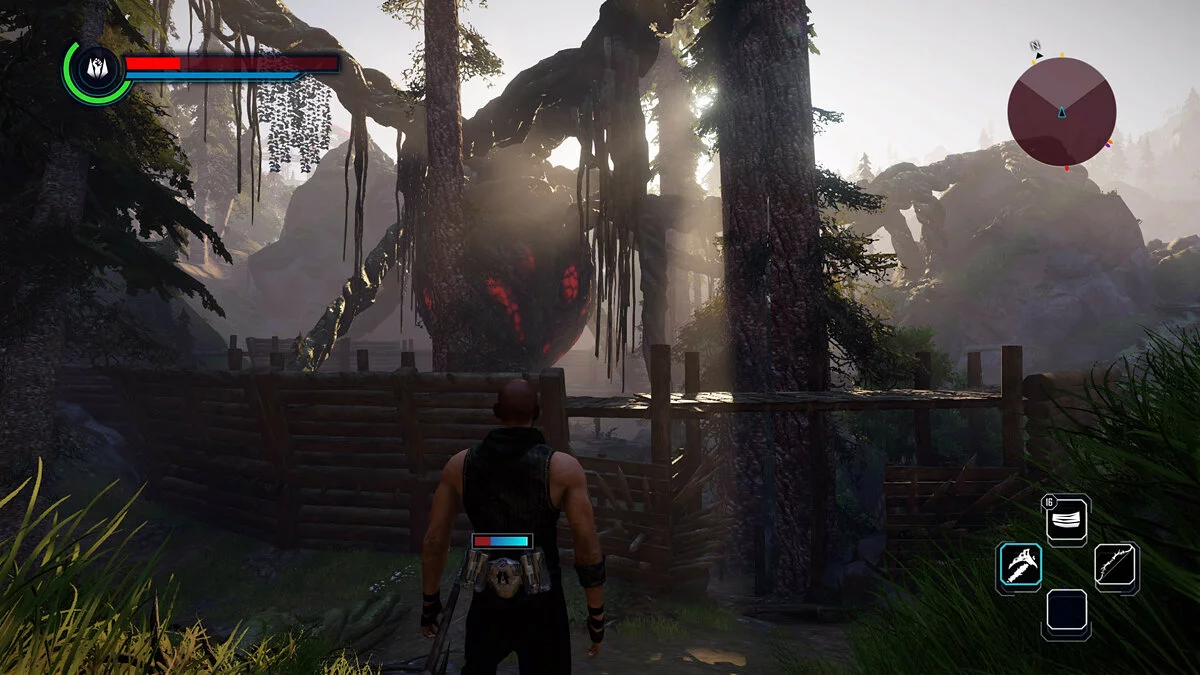This screenshot has height=675, width=1200.
Task: Click the empty bottom quick slot
Action: 1067,612
